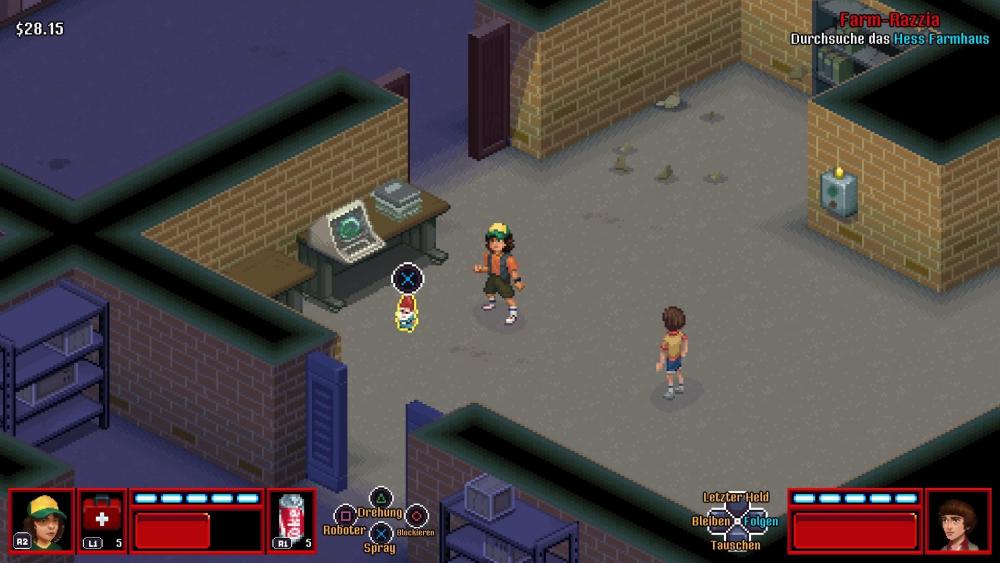Select the soda can item slot
The image size is (1000, 563).
pos(291,520)
